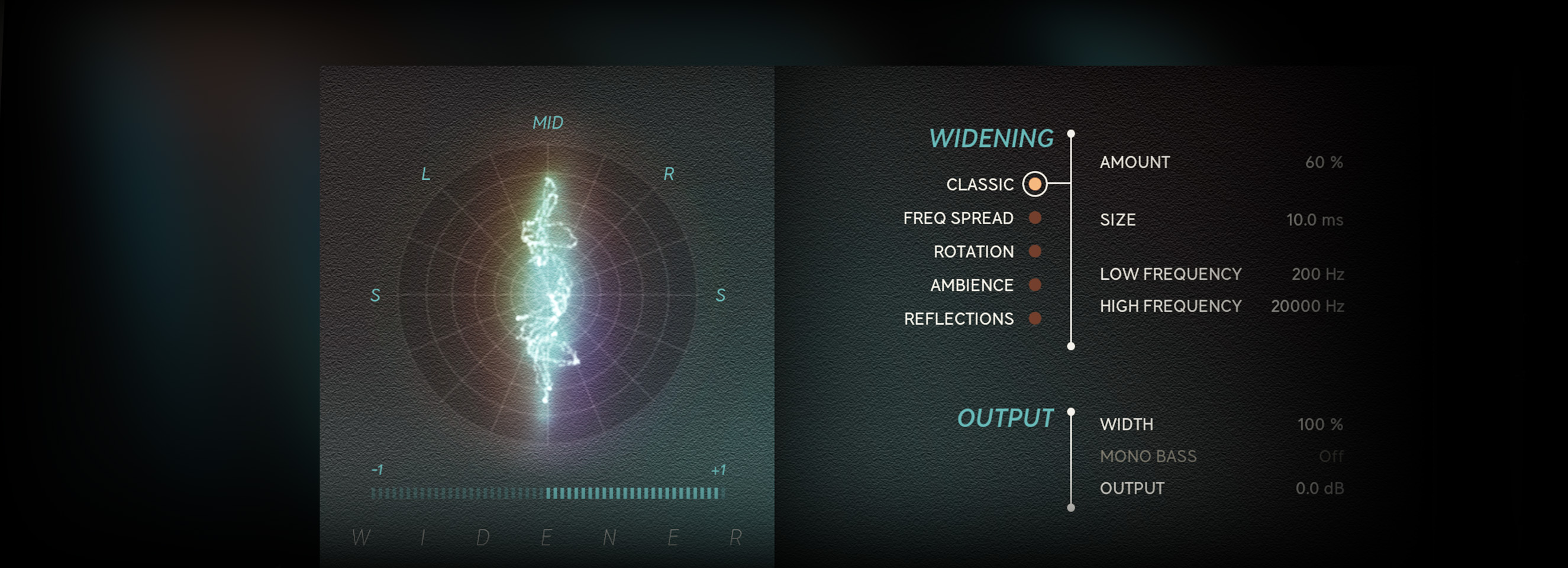Viewport: 1568px width, 568px height.
Task: Click the Low Frequency 200 Hz value
Action: (x=1317, y=275)
